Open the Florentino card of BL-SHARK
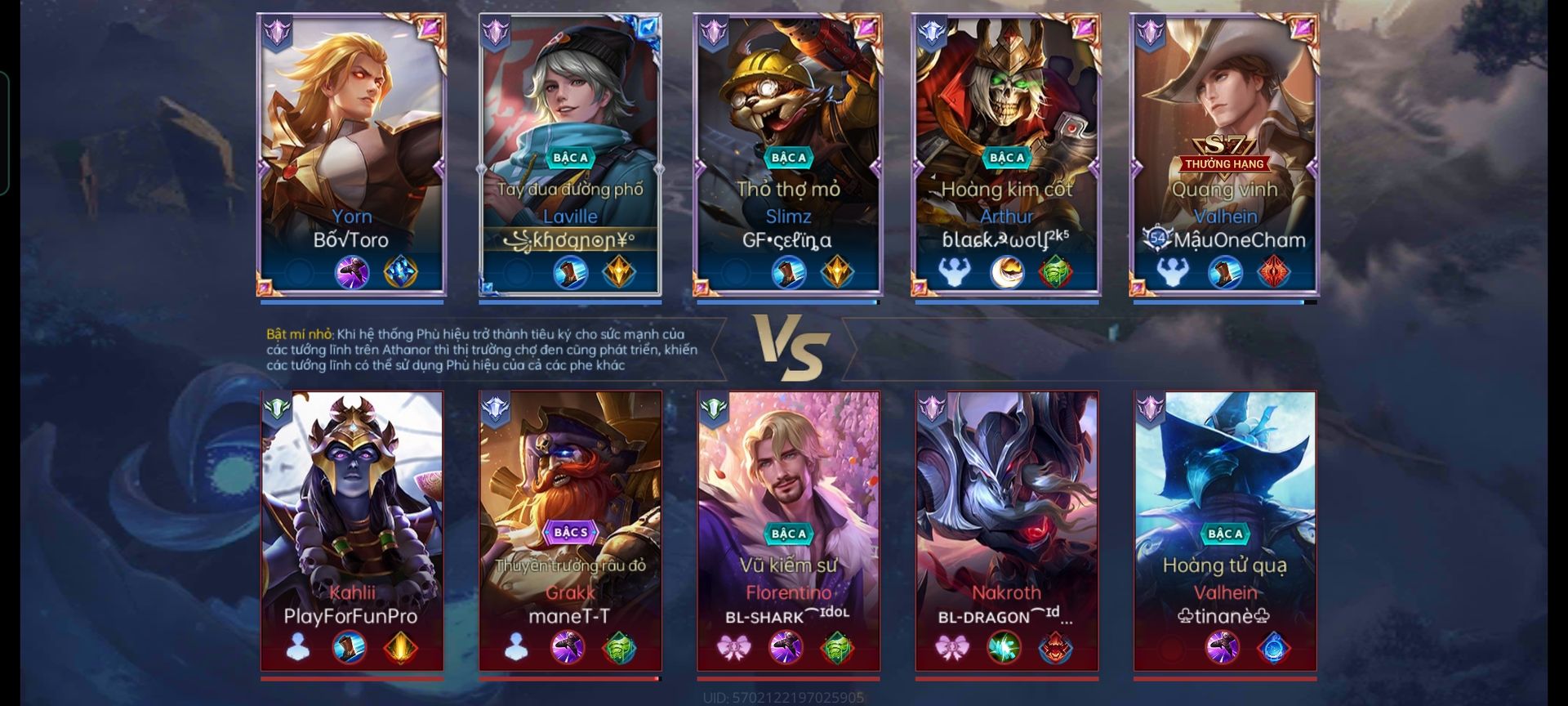 click(788, 531)
